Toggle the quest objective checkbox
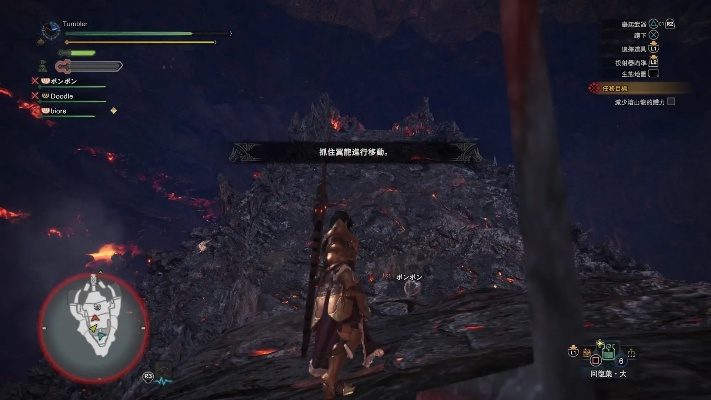 (x=671, y=101)
